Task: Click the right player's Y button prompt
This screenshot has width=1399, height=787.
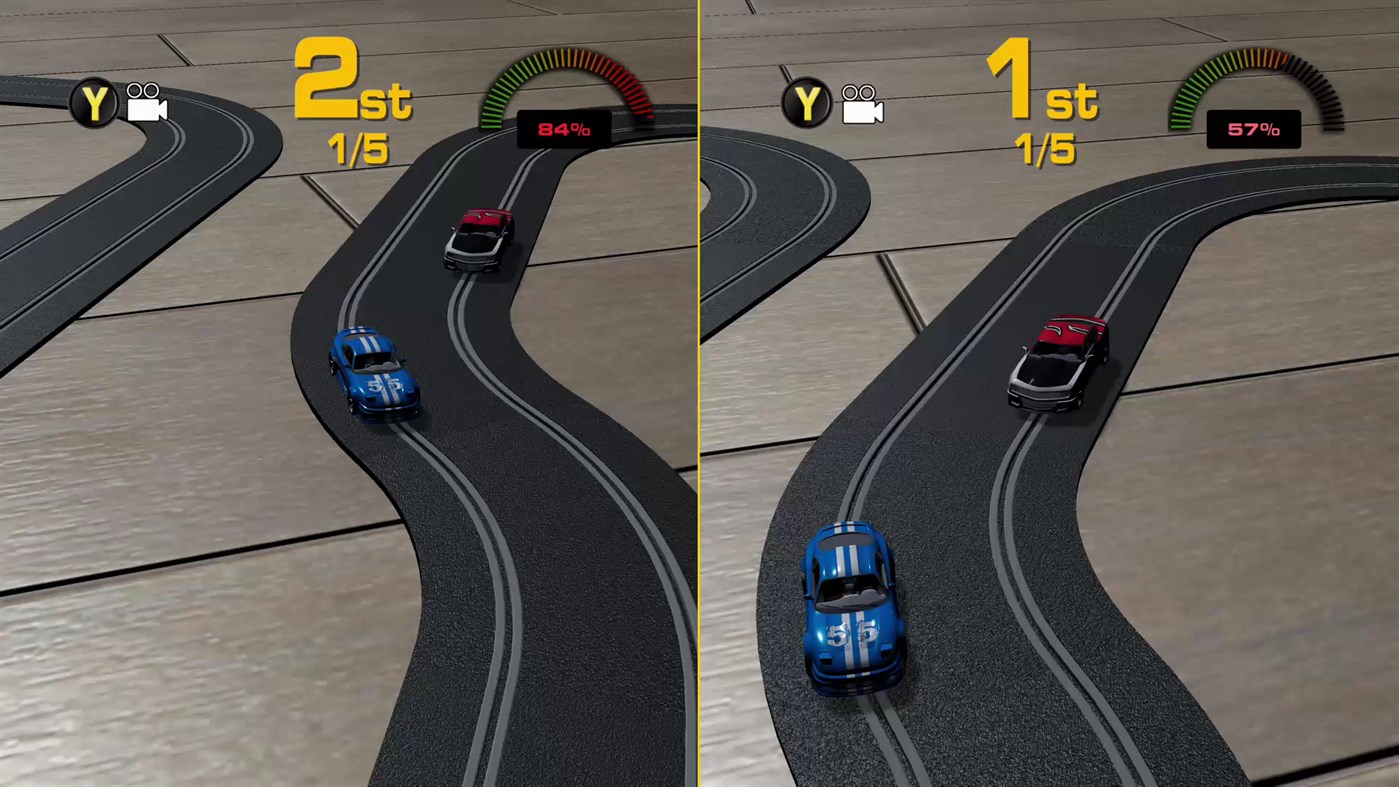Action: coord(808,103)
